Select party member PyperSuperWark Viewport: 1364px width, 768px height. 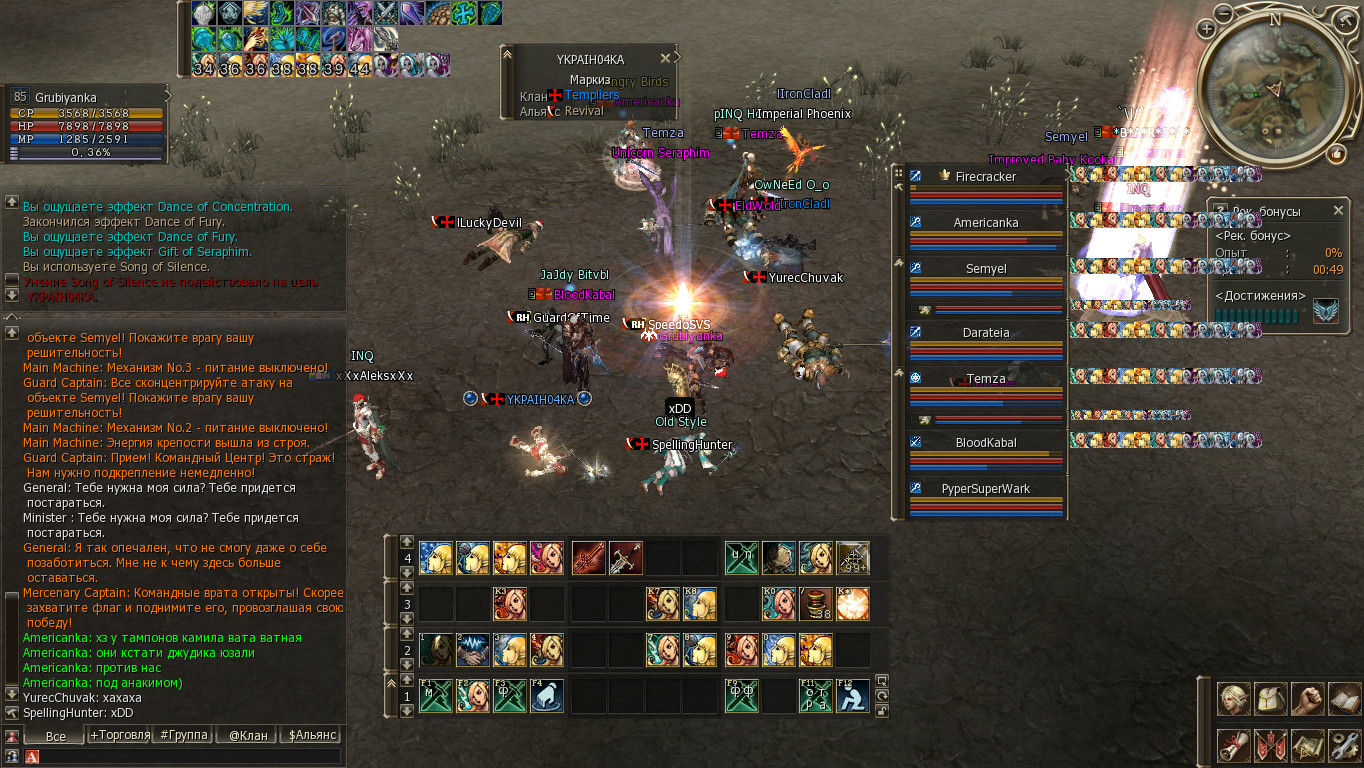click(986, 489)
